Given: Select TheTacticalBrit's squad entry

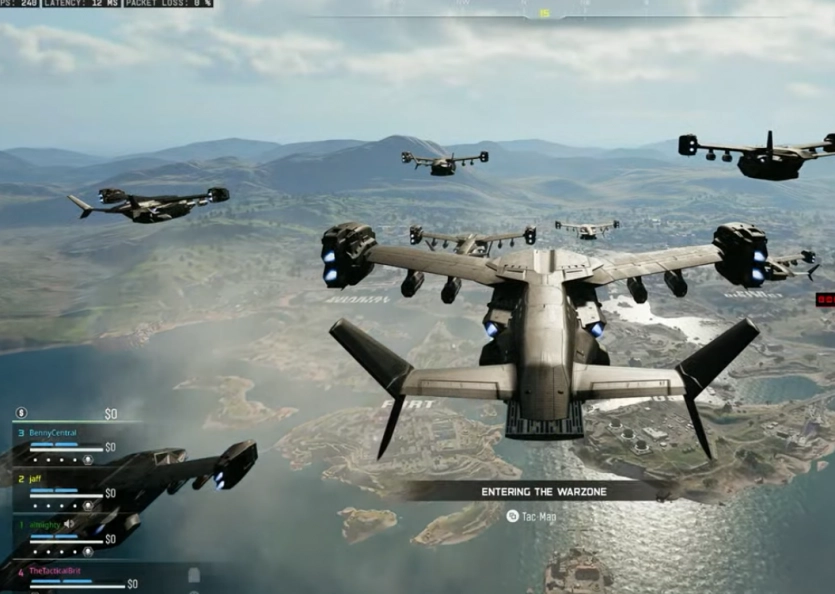Looking at the screenshot, I should tap(56, 570).
